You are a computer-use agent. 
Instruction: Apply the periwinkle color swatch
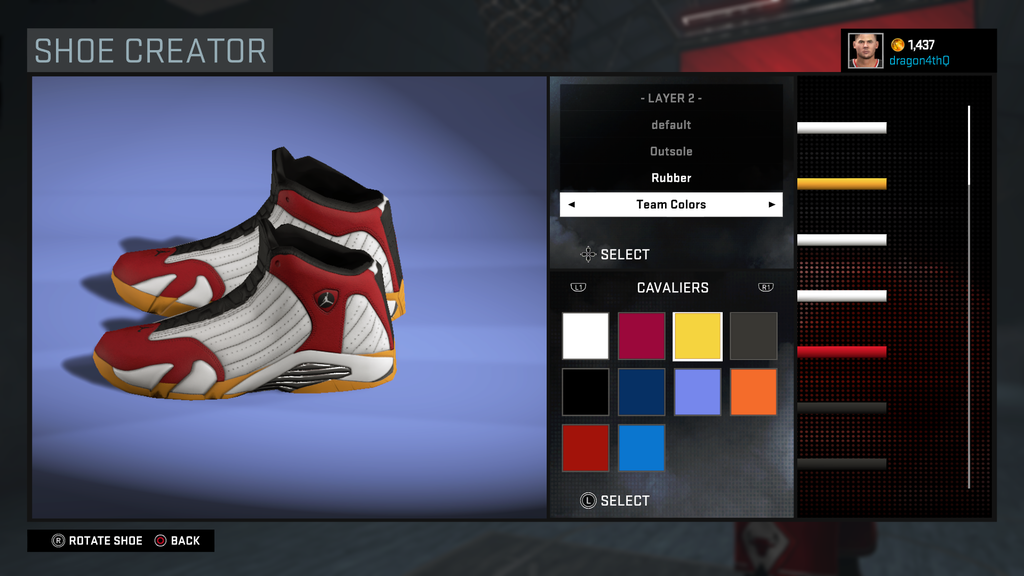698,392
